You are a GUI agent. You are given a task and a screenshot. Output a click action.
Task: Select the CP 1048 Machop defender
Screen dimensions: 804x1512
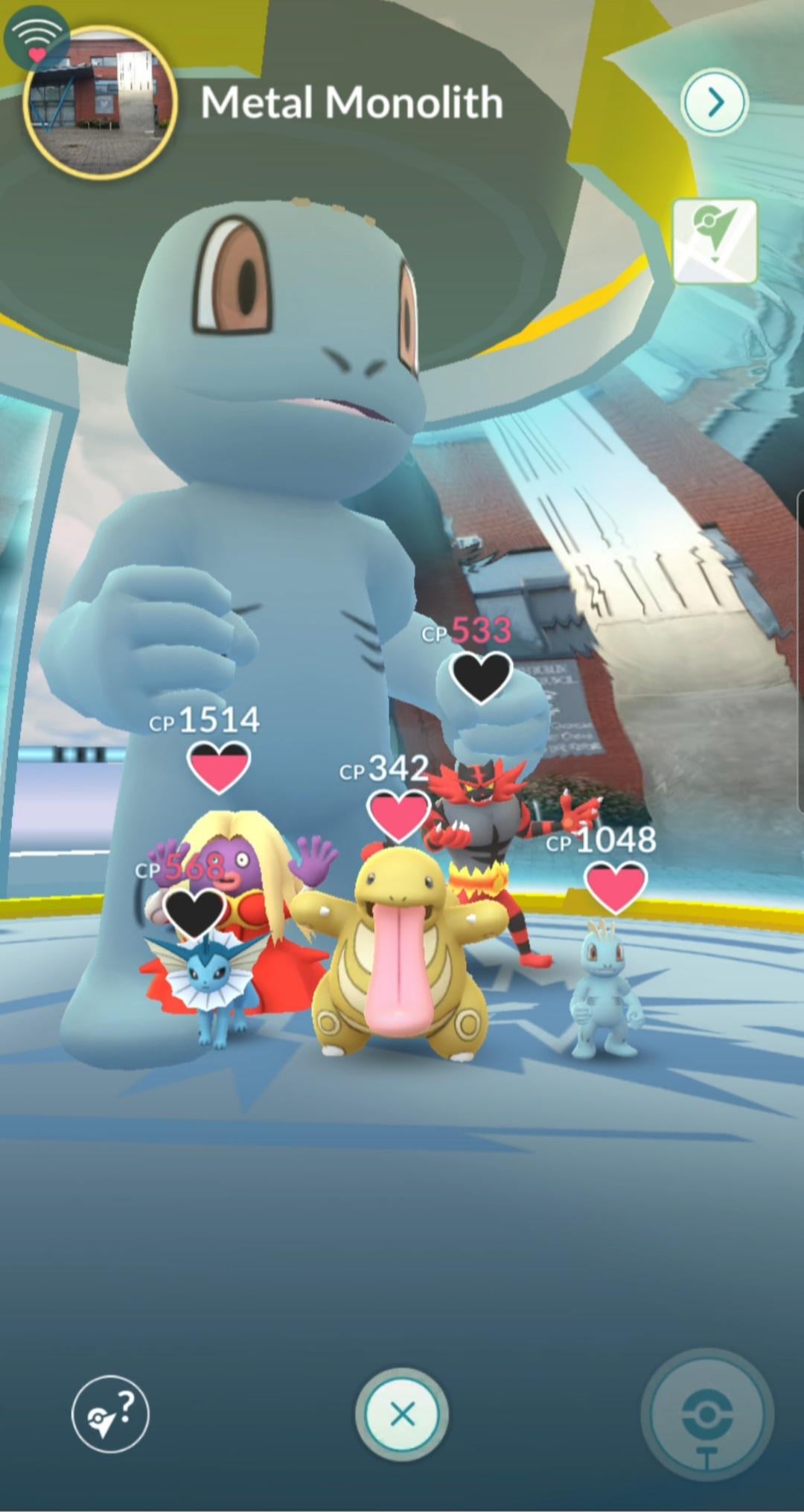(604, 990)
